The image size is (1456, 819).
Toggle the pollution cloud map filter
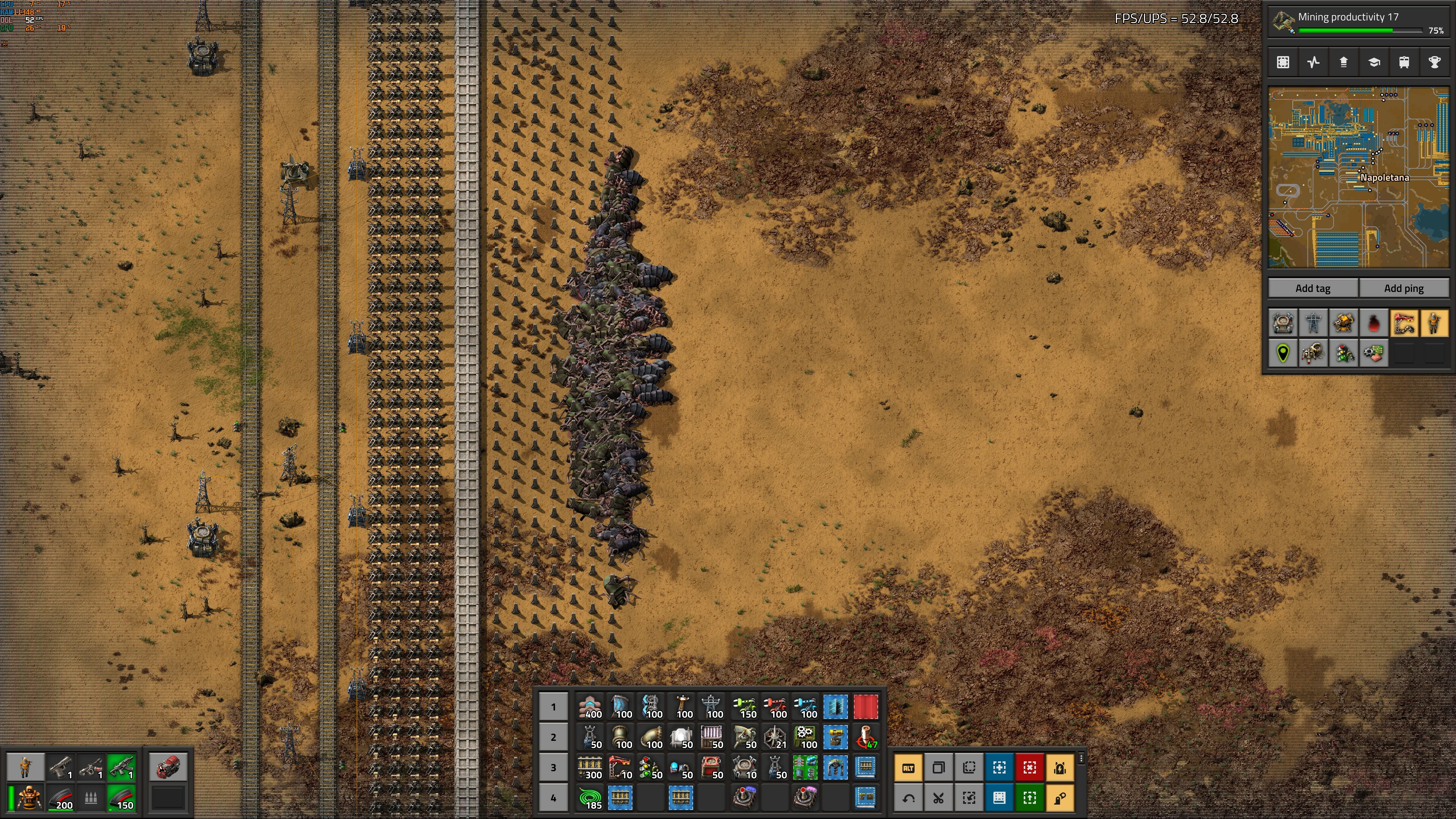(x=1373, y=323)
